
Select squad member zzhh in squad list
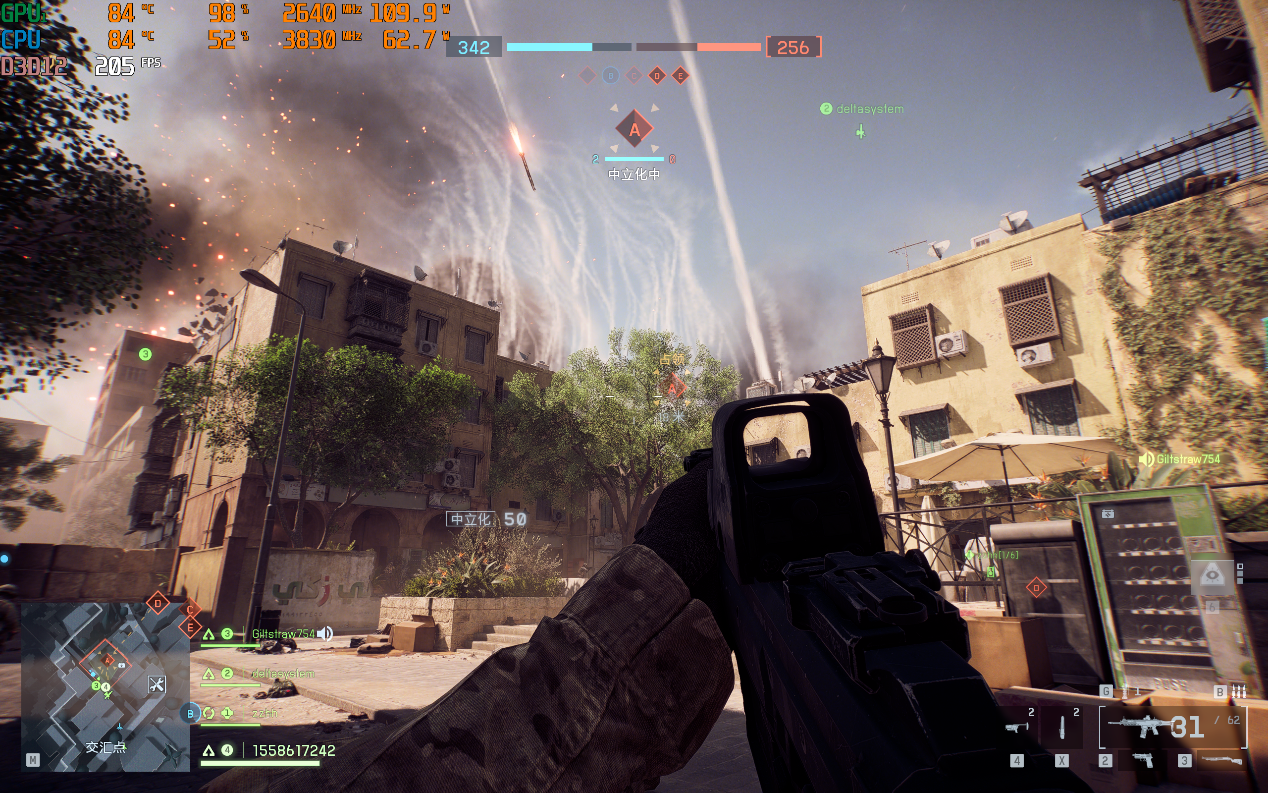click(x=265, y=713)
